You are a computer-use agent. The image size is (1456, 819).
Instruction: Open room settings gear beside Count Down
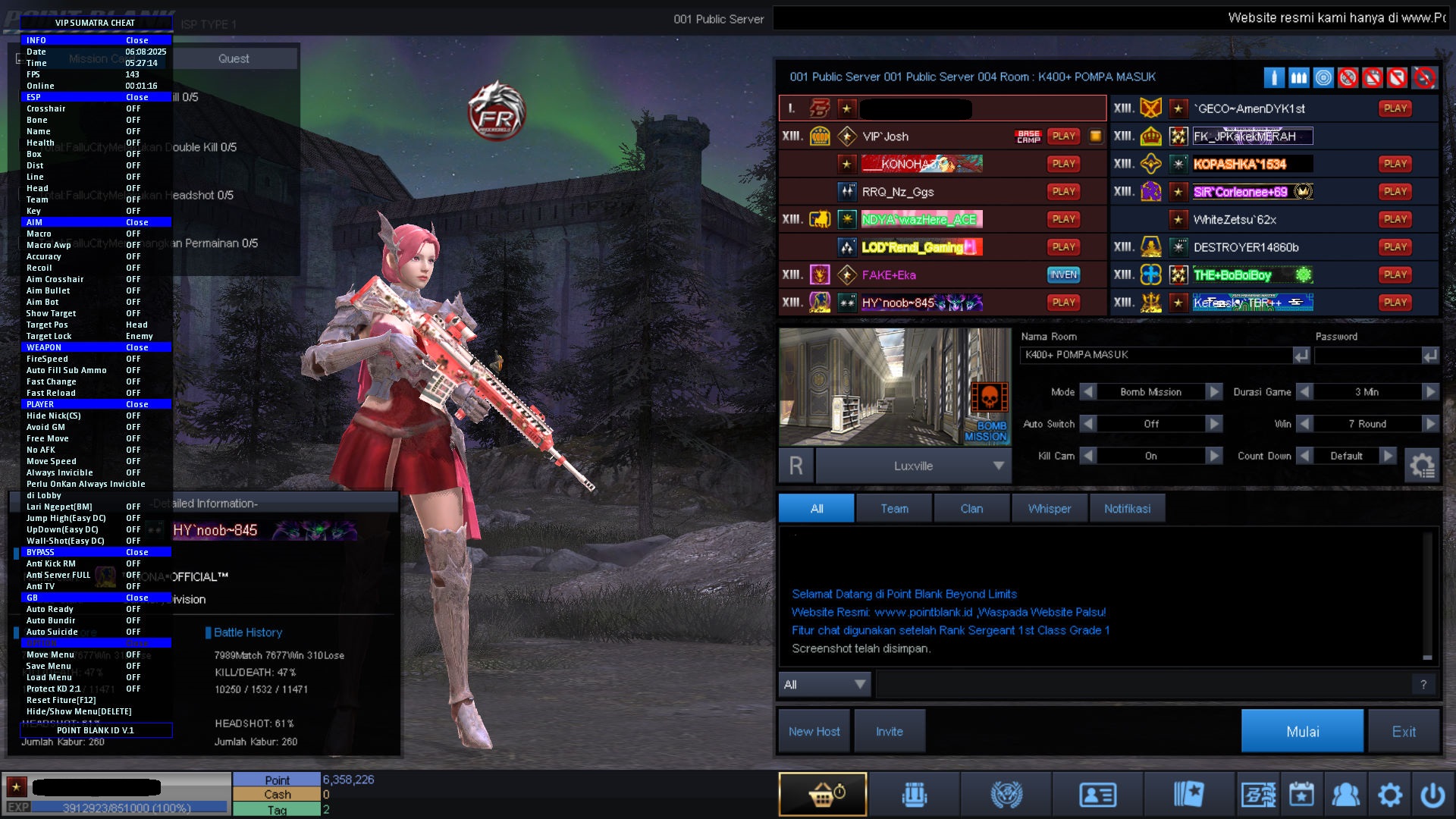click(x=1421, y=465)
